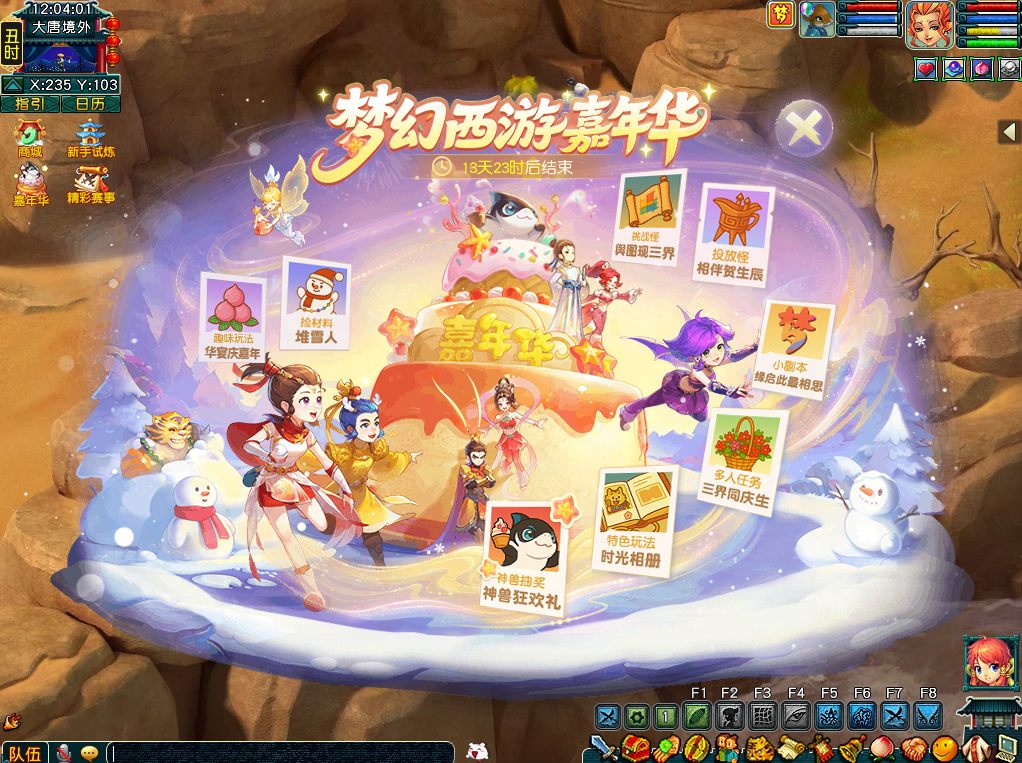Viewport: 1022px width, 763px height.
Task: Select the 相伴贺生辰 event card
Action: tap(736, 232)
